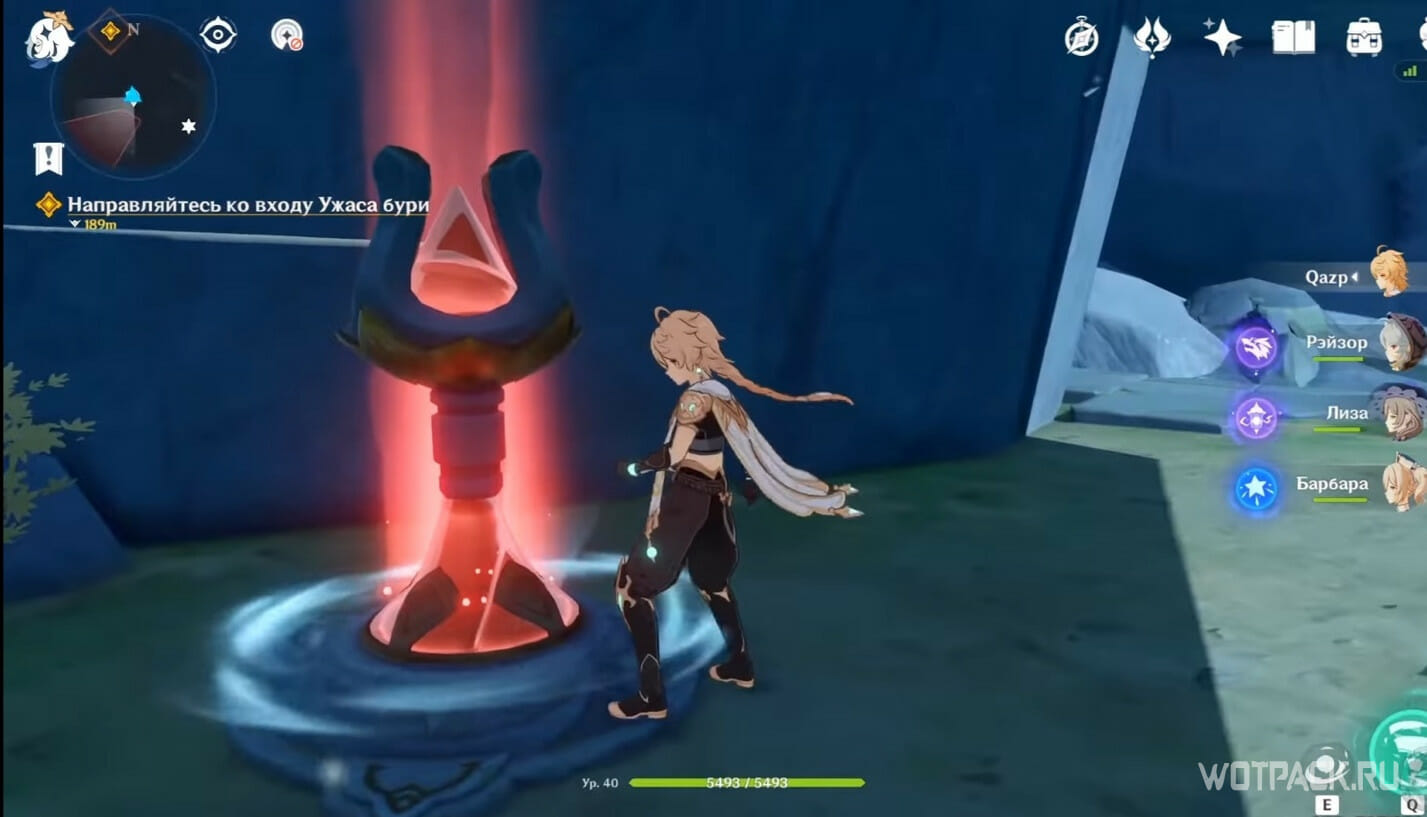Toggle the restriction circle icon beside the eye
This screenshot has height=817, width=1427.
[x=288, y=34]
